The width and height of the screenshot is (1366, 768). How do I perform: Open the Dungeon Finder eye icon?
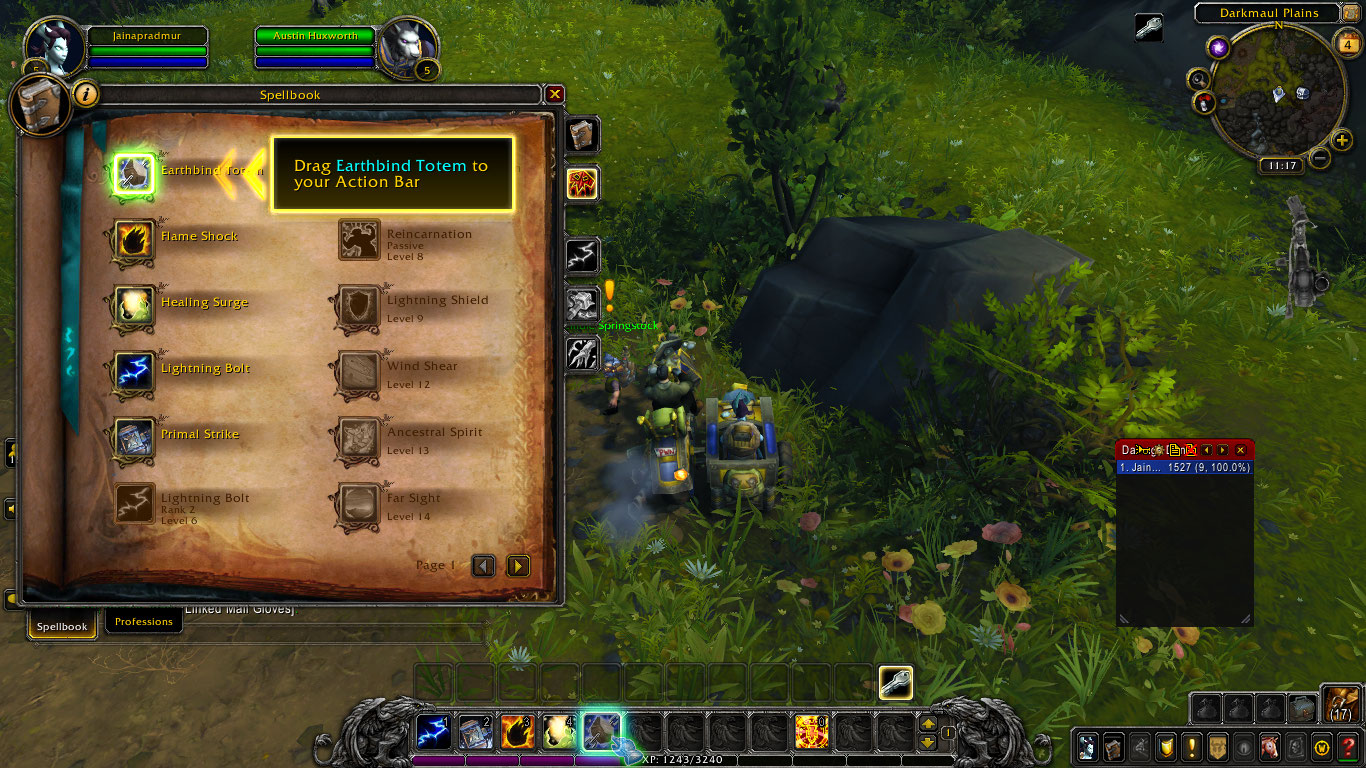pos(1245,747)
